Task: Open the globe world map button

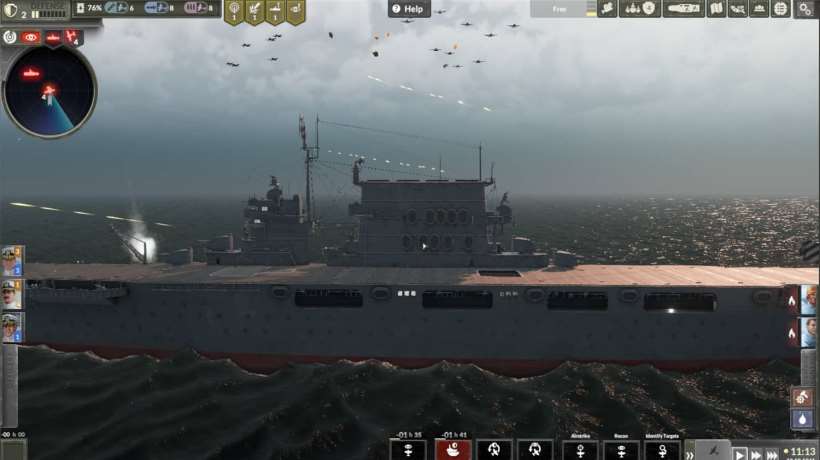Action: [x=780, y=9]
